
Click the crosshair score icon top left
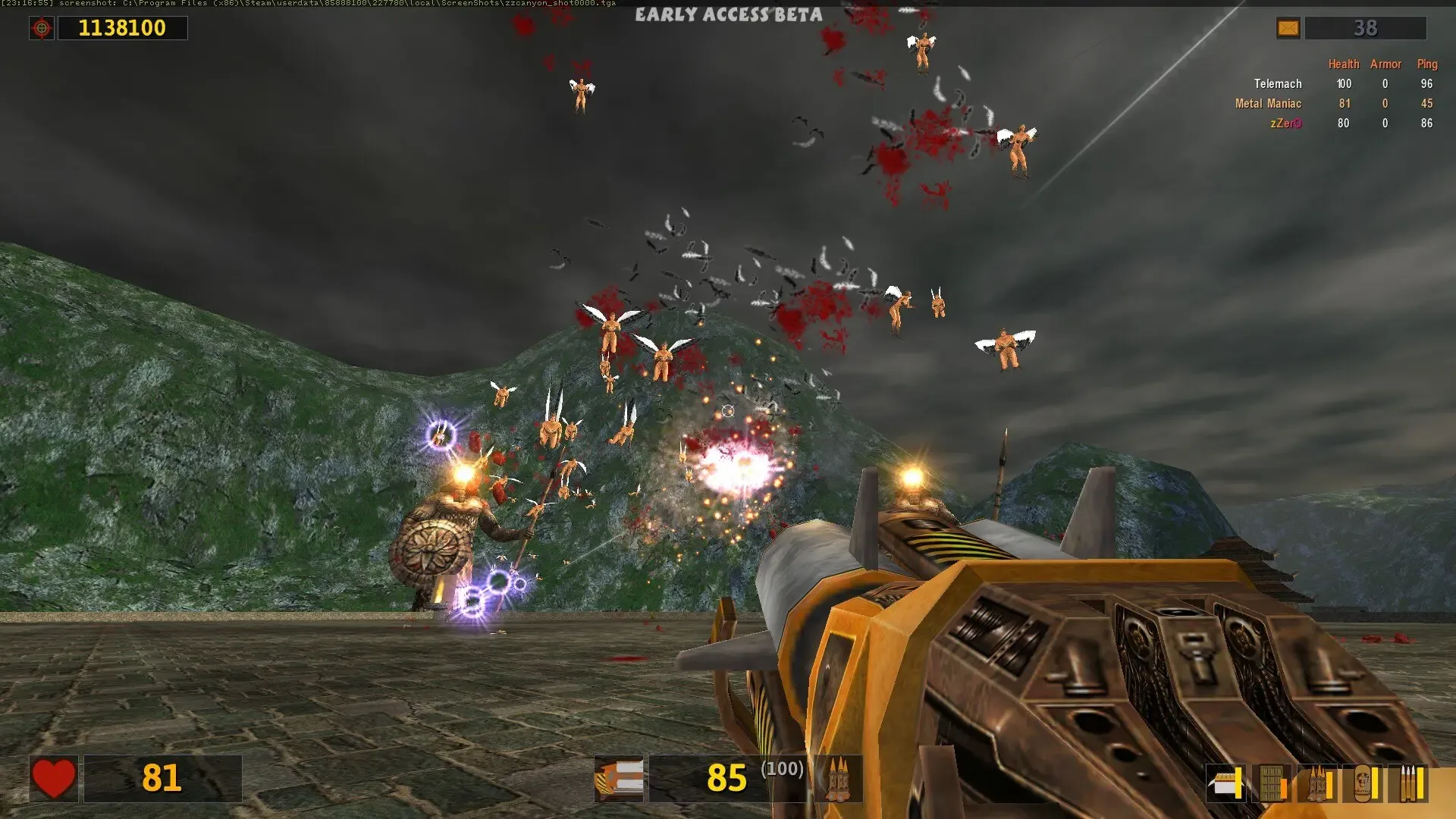43,28
